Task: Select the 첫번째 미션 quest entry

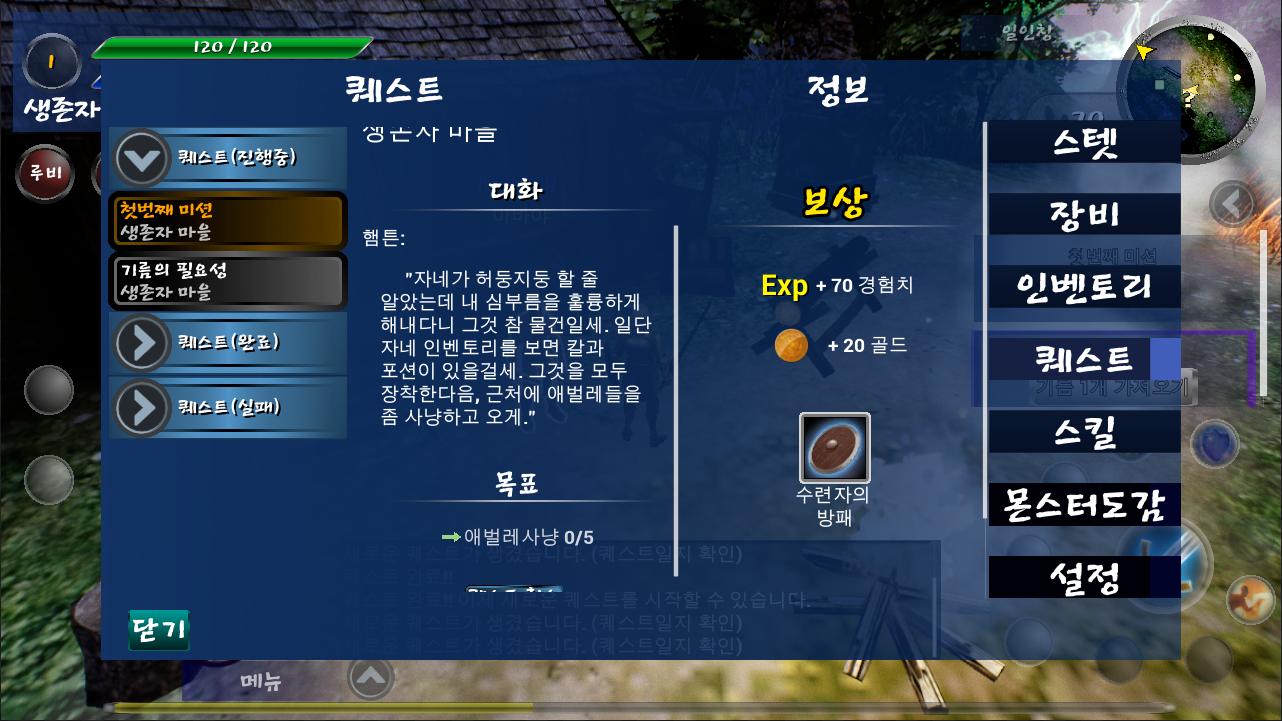Action: (x=227, y=219)
